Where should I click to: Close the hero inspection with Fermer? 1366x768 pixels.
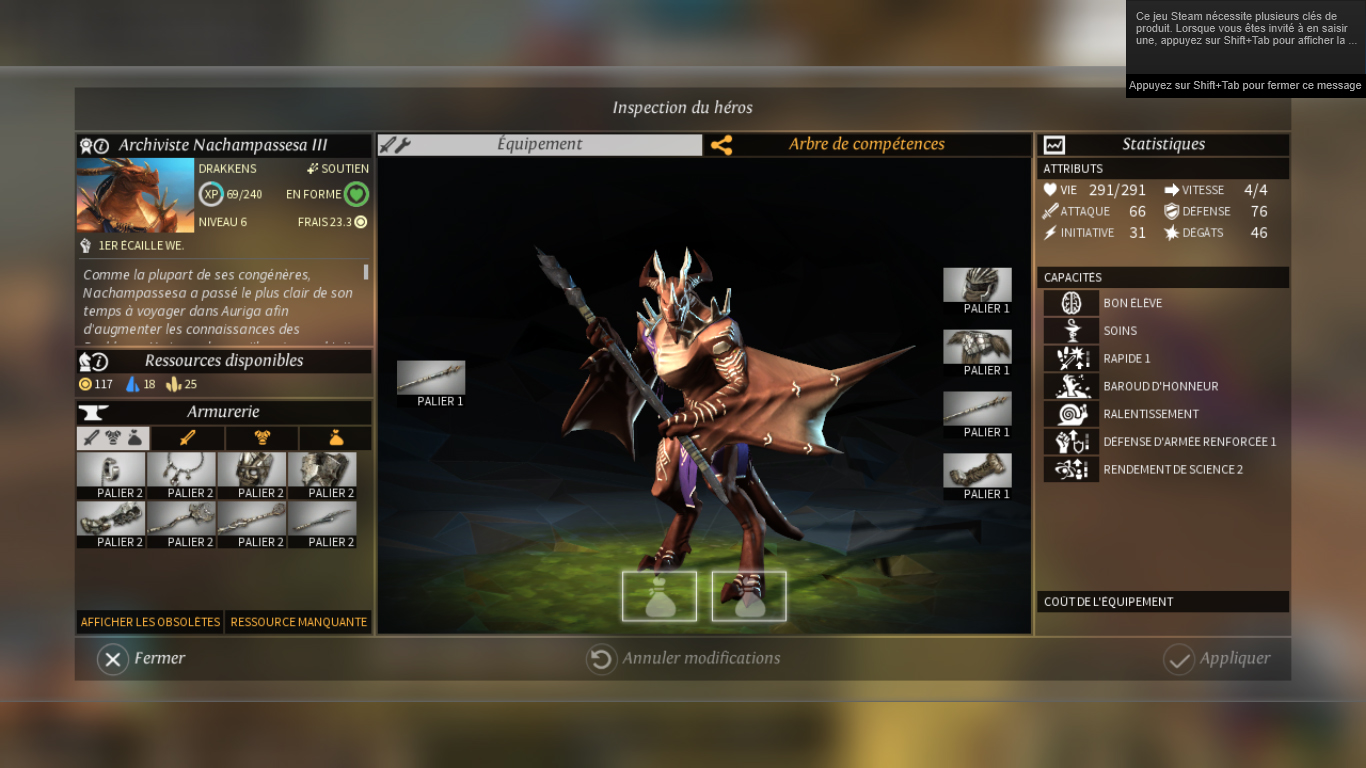click(x=142, y=659)
